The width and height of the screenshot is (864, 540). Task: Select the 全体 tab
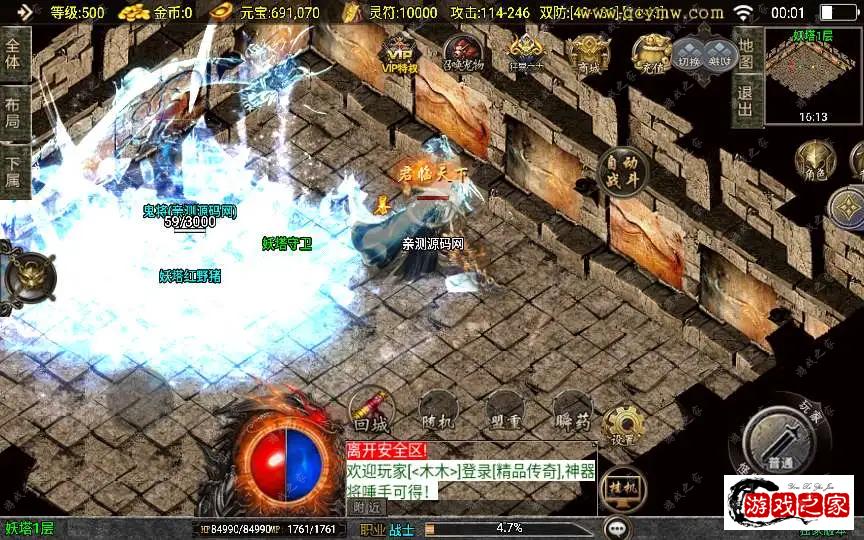(14, 55)
